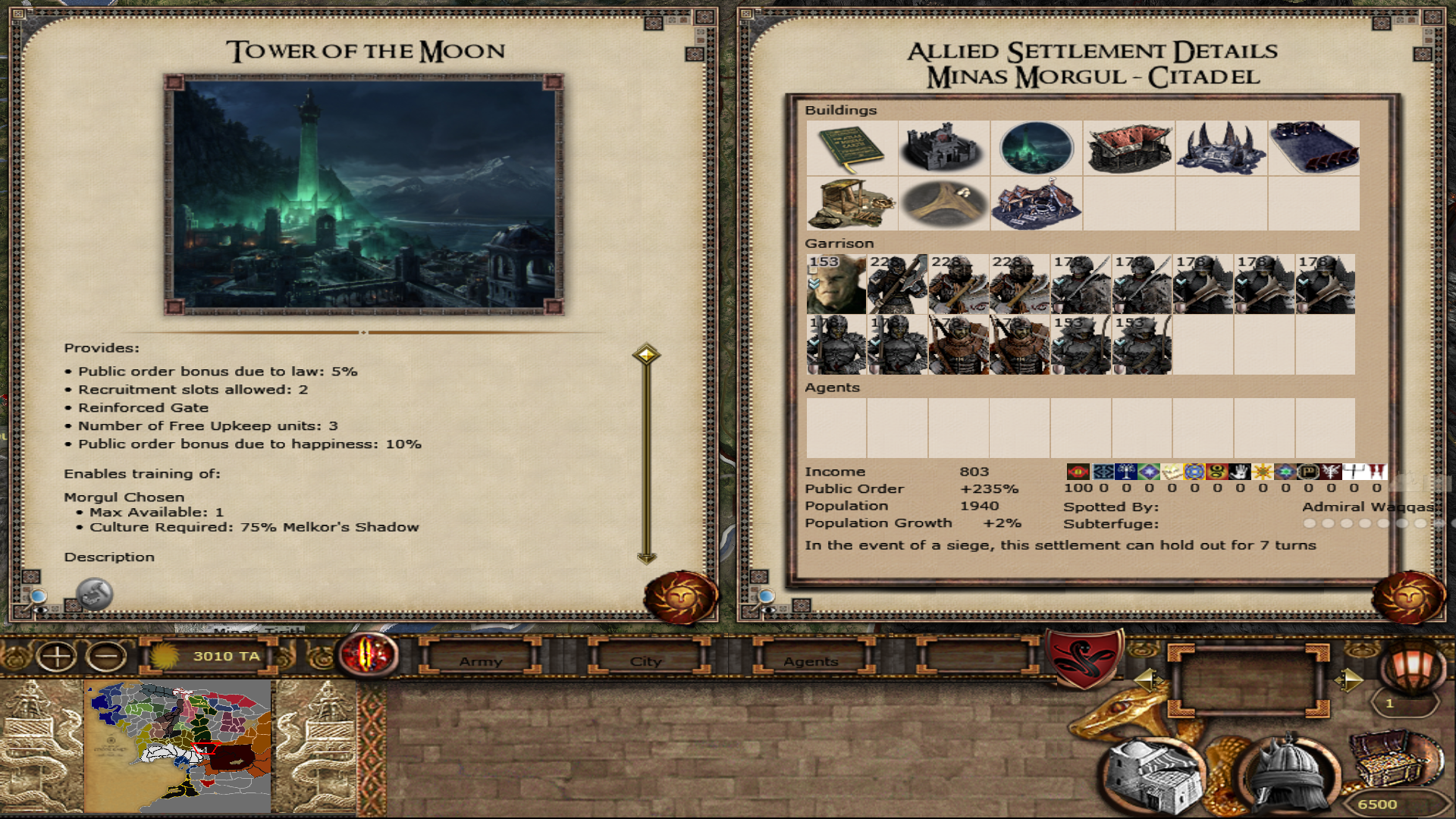Close the Allied Settlement Details panel
The width and height of the screenshot is (1456, 819).
[x=1408, y=597]
